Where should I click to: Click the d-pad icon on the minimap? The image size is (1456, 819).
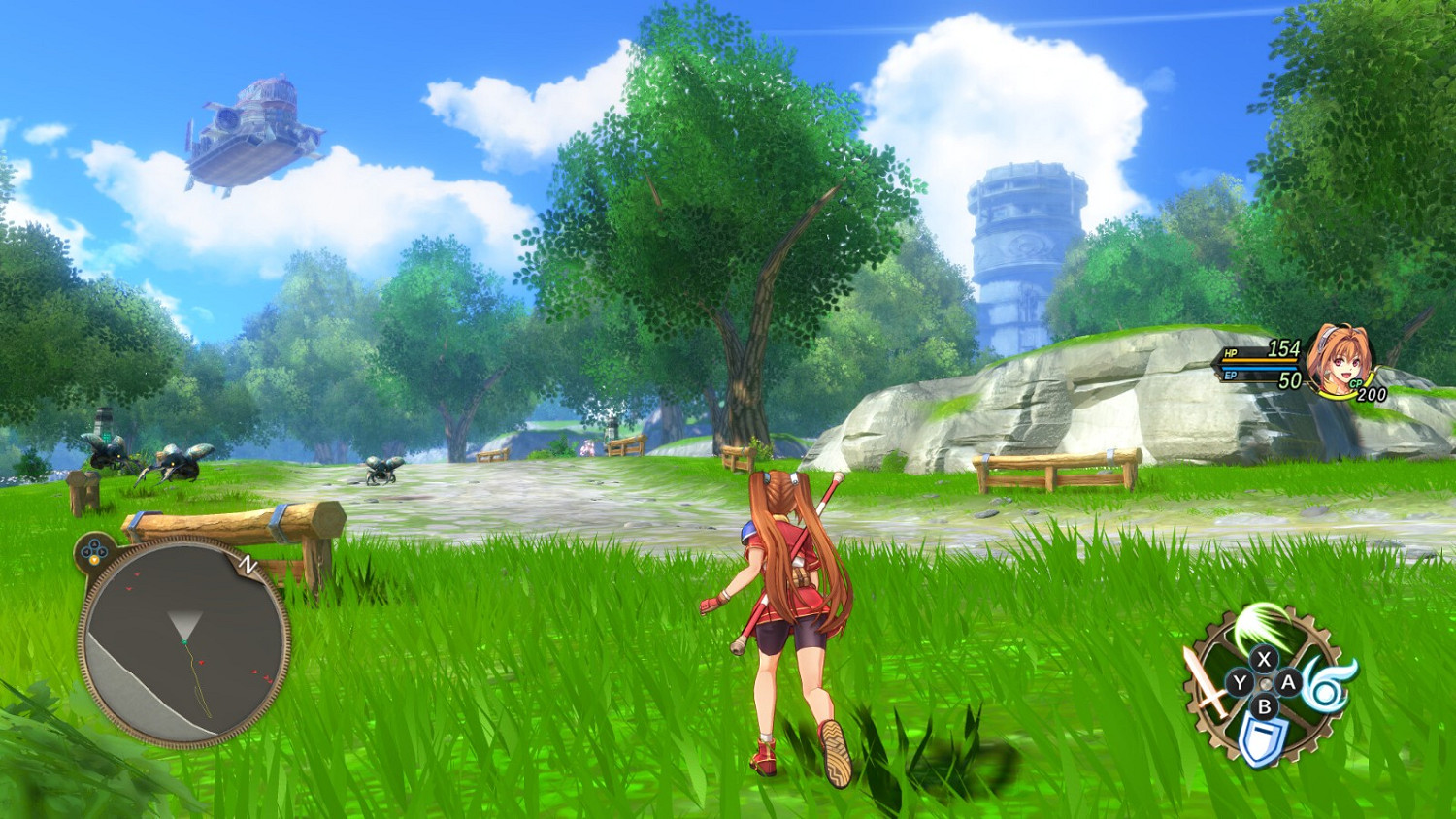pyautogui.click(x=92, y=548)
